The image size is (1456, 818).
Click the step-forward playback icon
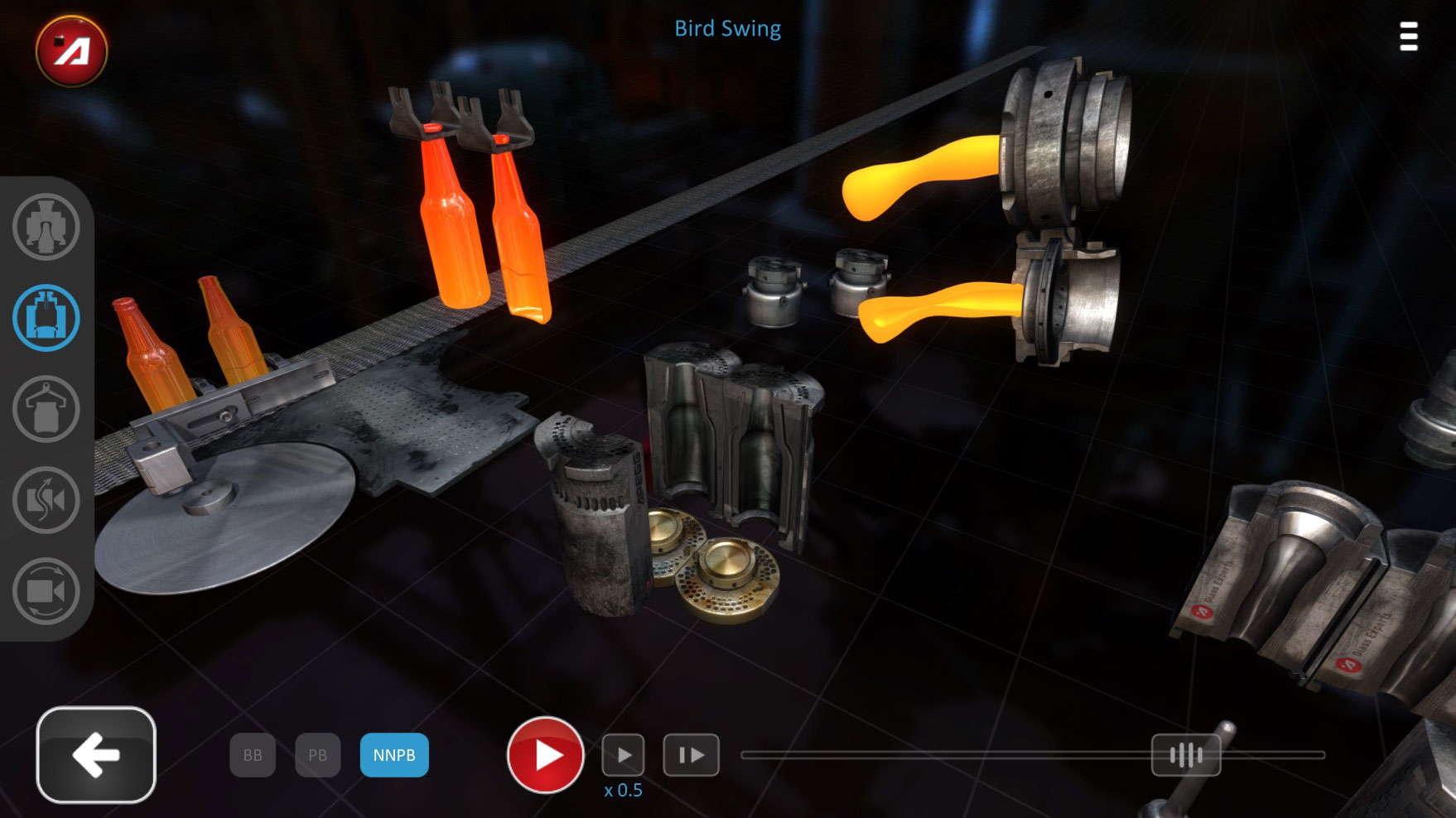691,754
